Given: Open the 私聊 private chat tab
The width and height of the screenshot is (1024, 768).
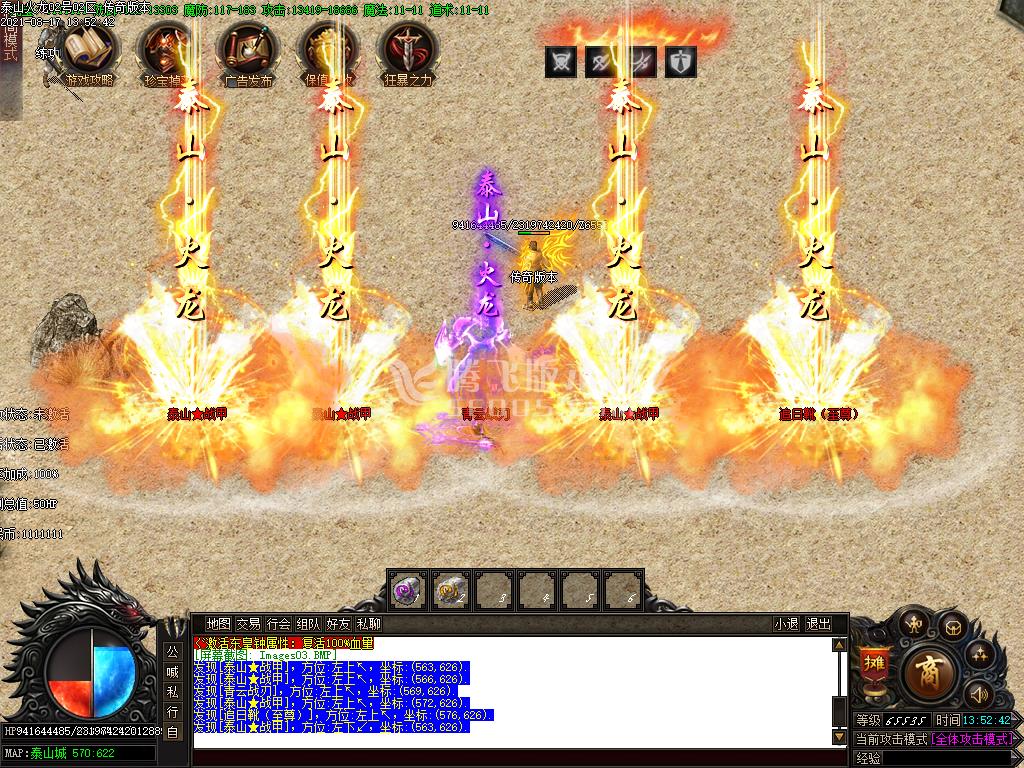Looking at the screenshot, I should pos(369,624).
